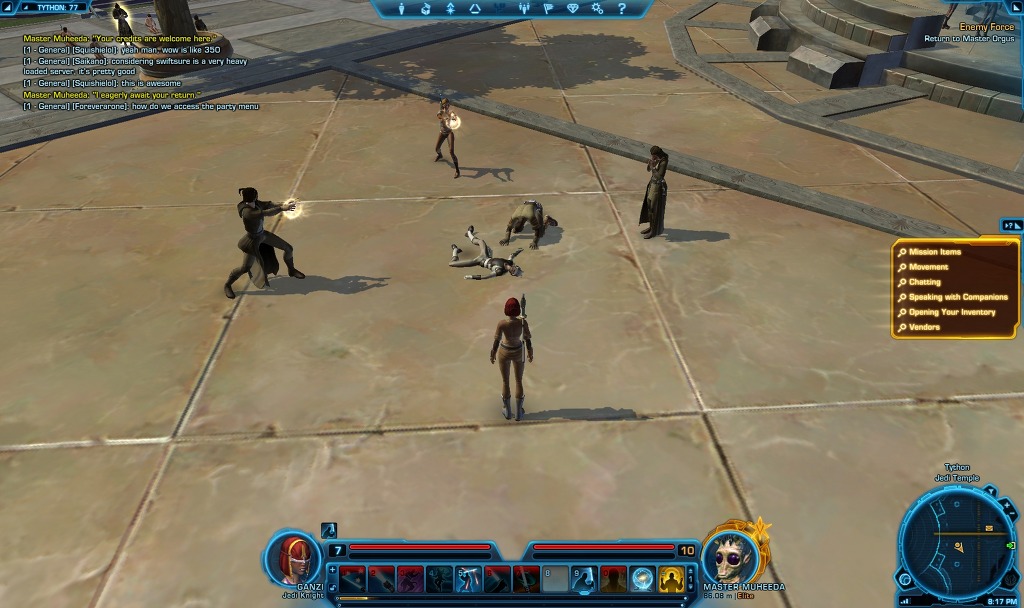Select the Master Muheeda target portrait
The height and width of the screenshot is (608, 1024).
(x=729, y=555)
